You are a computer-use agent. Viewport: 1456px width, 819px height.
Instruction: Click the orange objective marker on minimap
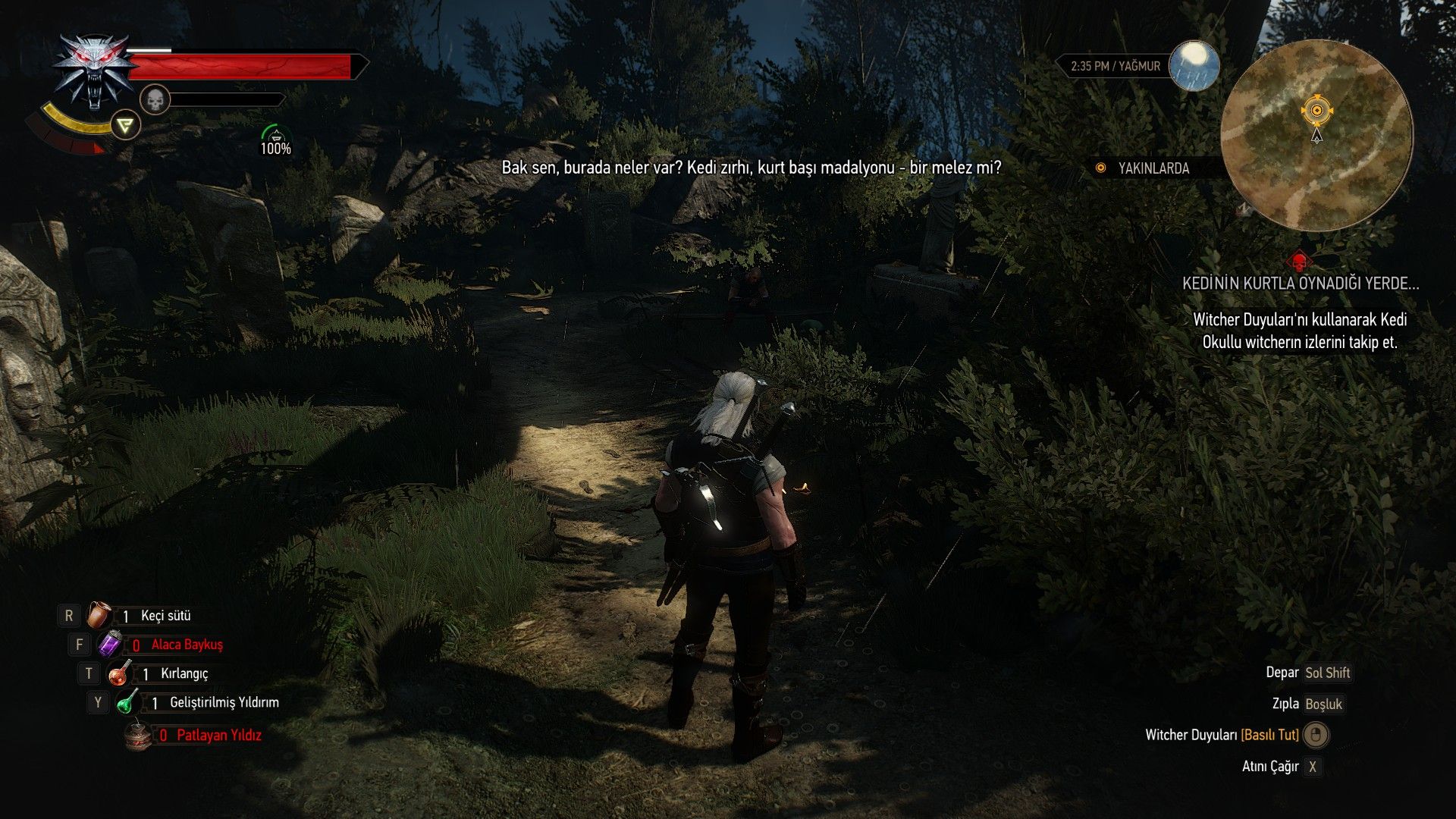pyautogui.click(x=1317, y=111)
